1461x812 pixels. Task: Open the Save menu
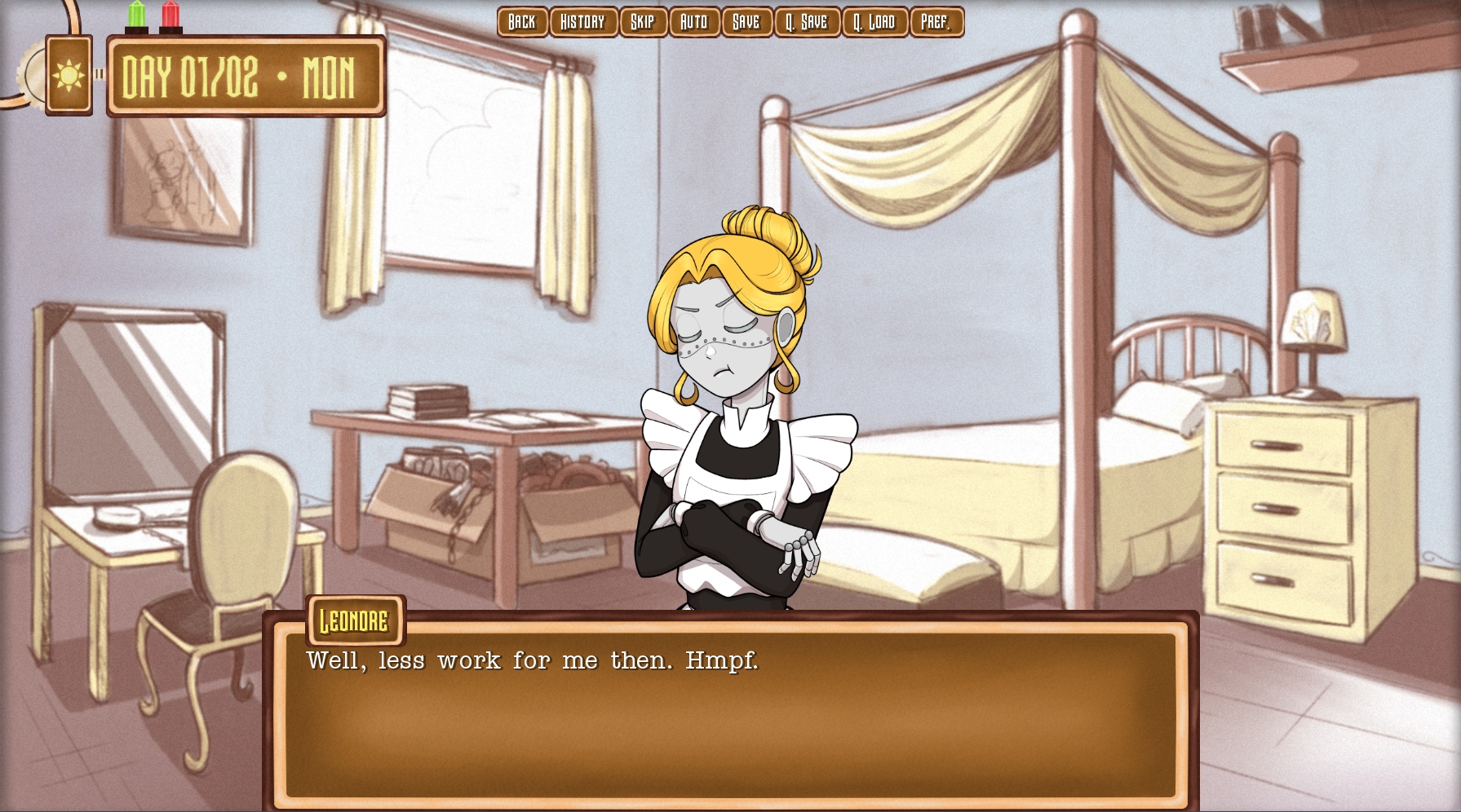[746, 22]
